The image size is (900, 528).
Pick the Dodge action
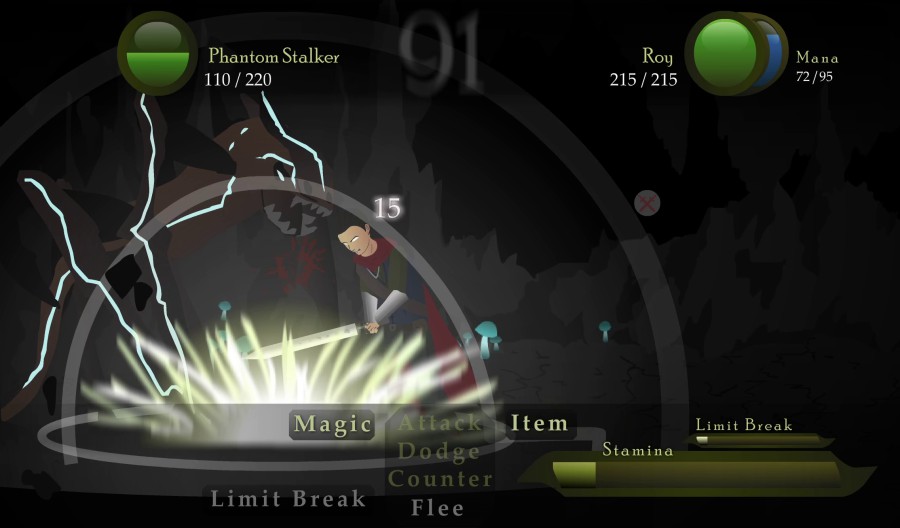click(x=440, y=452)
